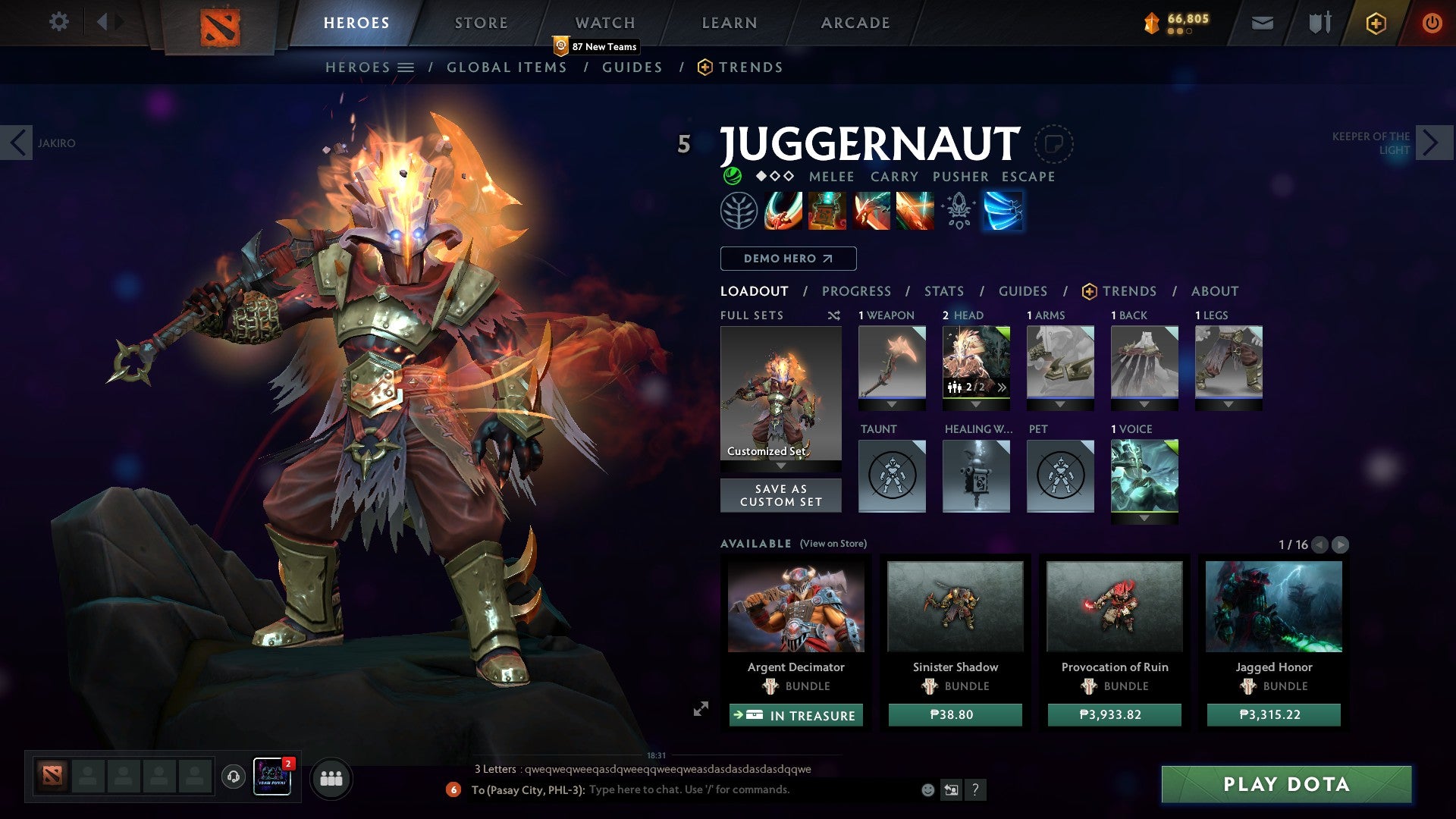Screen dimensions: 1456x819
Task: Open the hamburger menu beside HEROES breadcrumb
Action: click(406, 67)
